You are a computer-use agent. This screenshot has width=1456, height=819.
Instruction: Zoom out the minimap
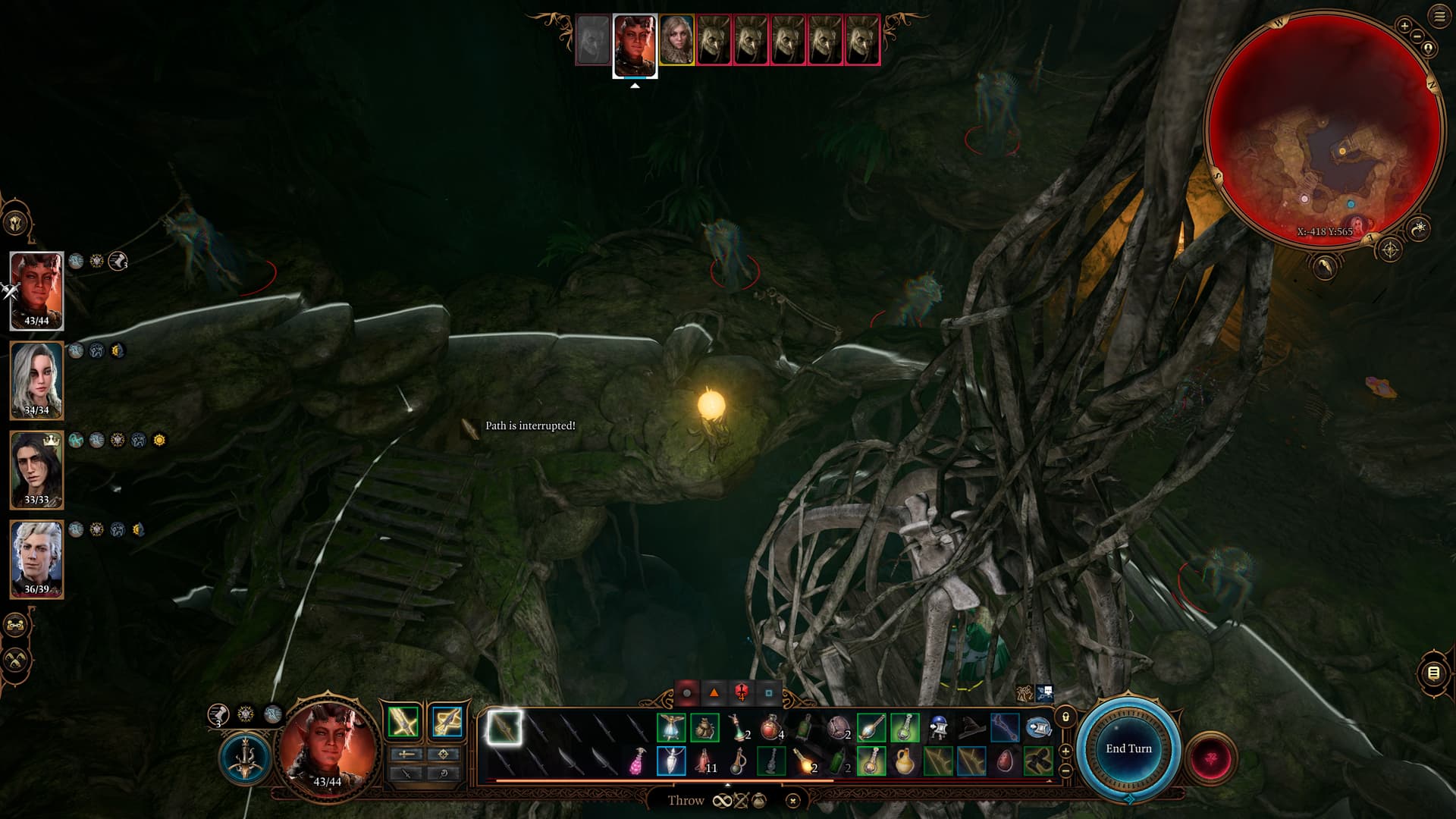click(x=1417, y=36)
